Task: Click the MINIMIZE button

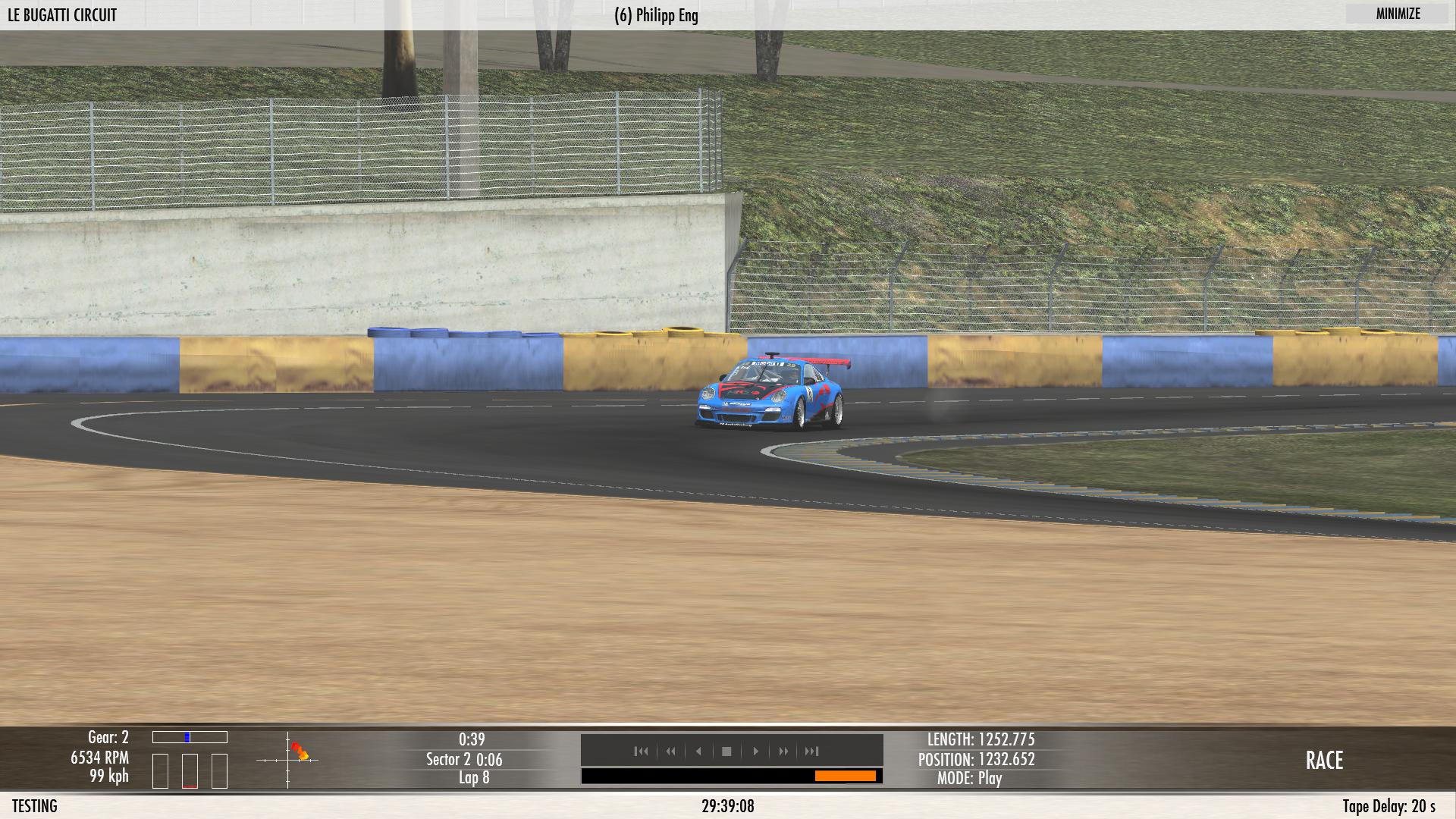Action: pos(1398,14)
